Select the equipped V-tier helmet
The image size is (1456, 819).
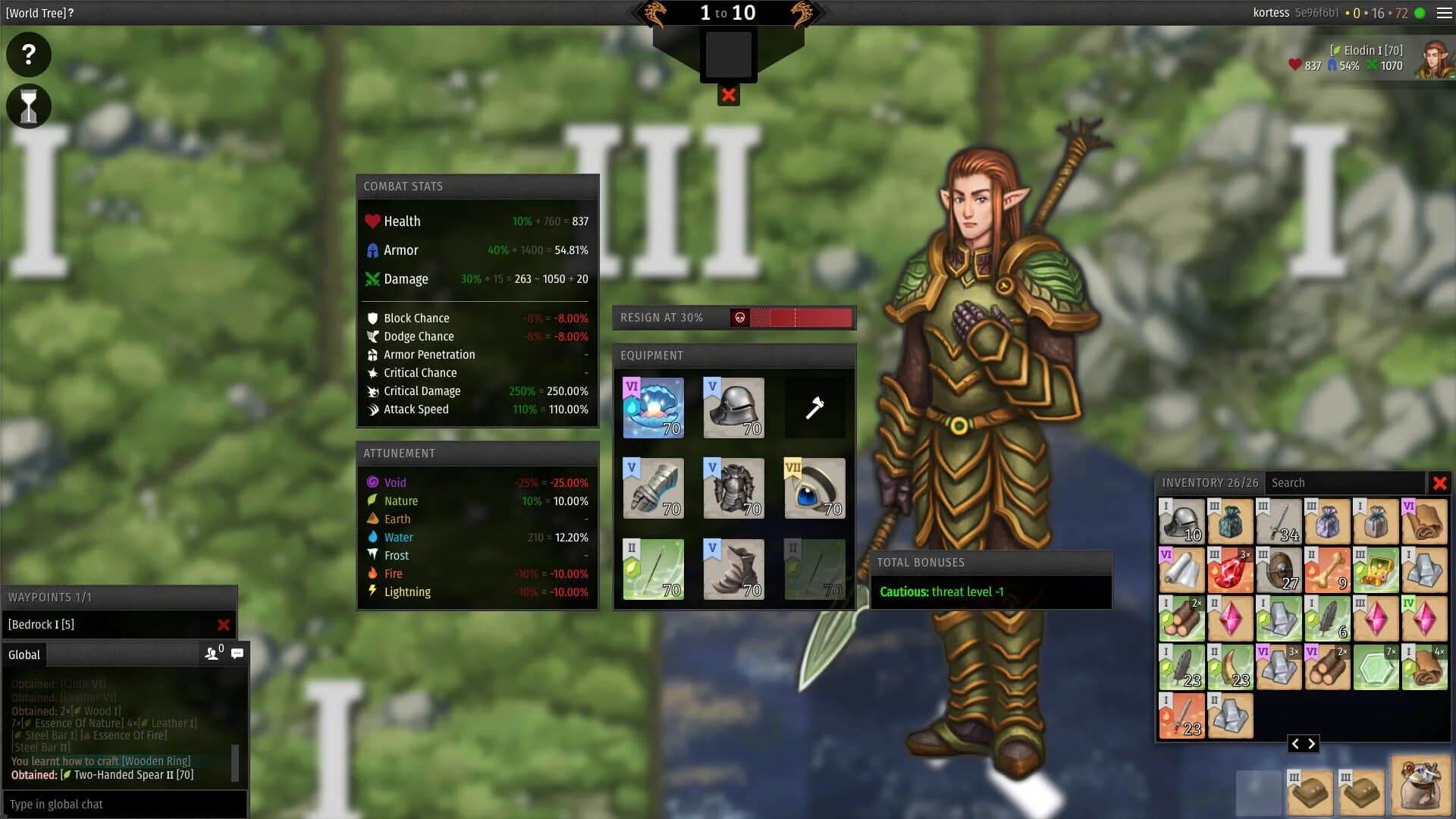click(733, 407)
